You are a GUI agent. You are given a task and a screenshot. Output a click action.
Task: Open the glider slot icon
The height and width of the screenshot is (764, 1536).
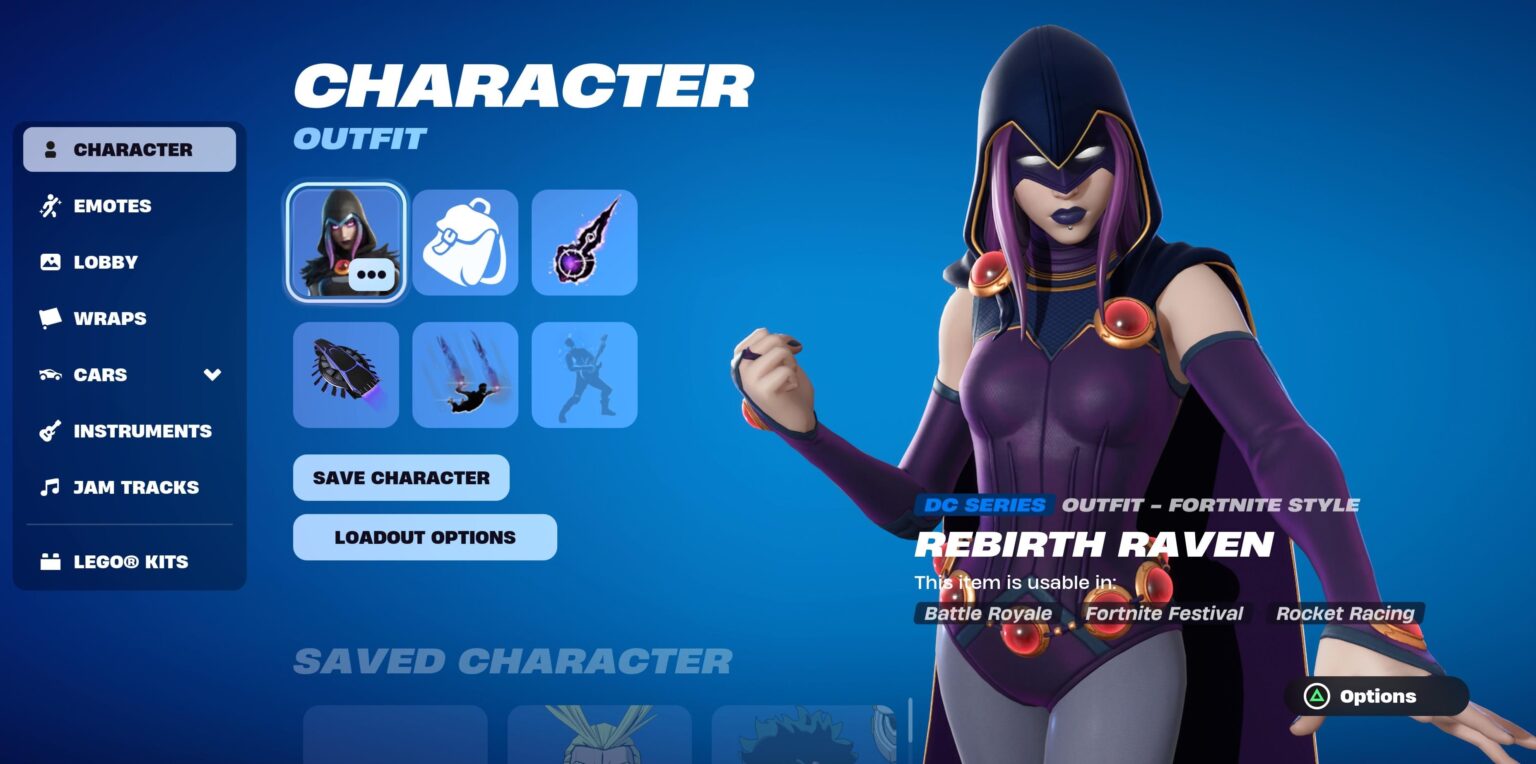point(345,374)
